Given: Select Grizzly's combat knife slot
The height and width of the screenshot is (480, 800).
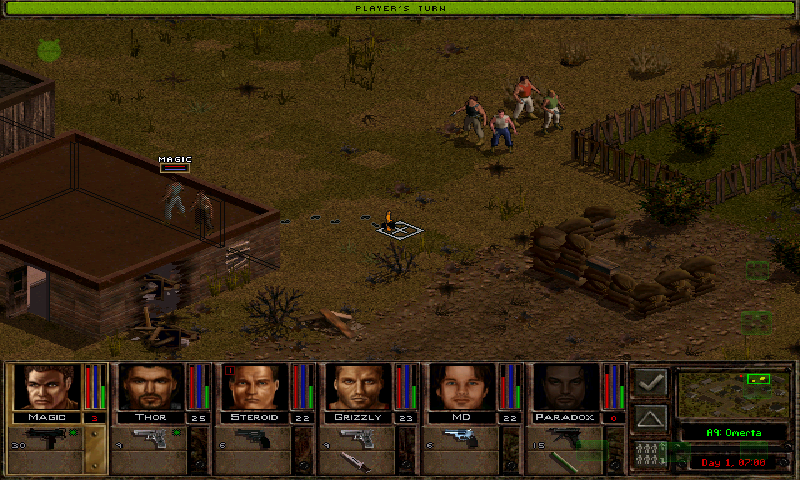Looking at the screenshot, I should [x=357, y=462].
